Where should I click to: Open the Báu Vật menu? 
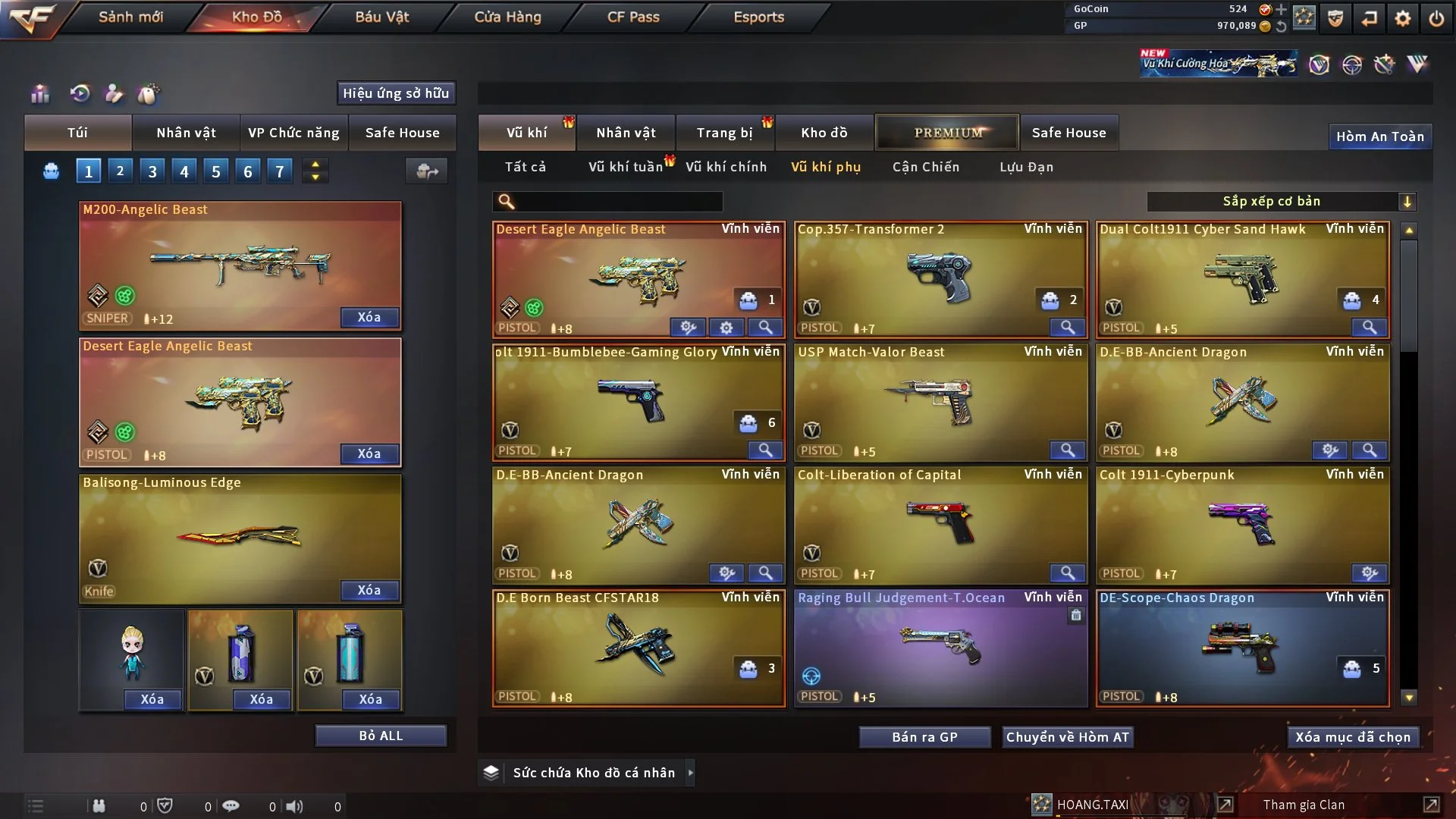[x=381, y=17]
